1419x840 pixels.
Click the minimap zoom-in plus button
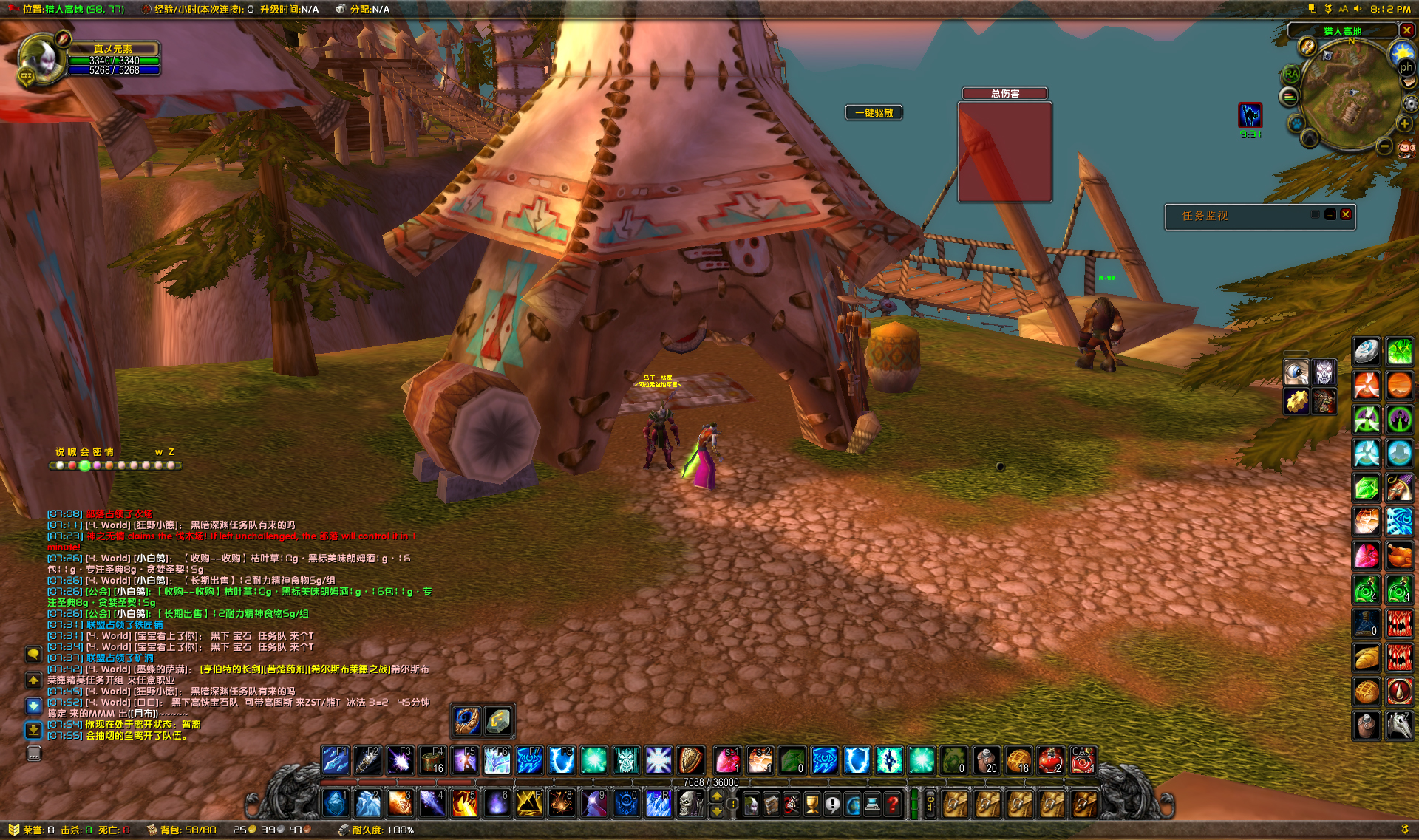click(x=1404, y=124)
